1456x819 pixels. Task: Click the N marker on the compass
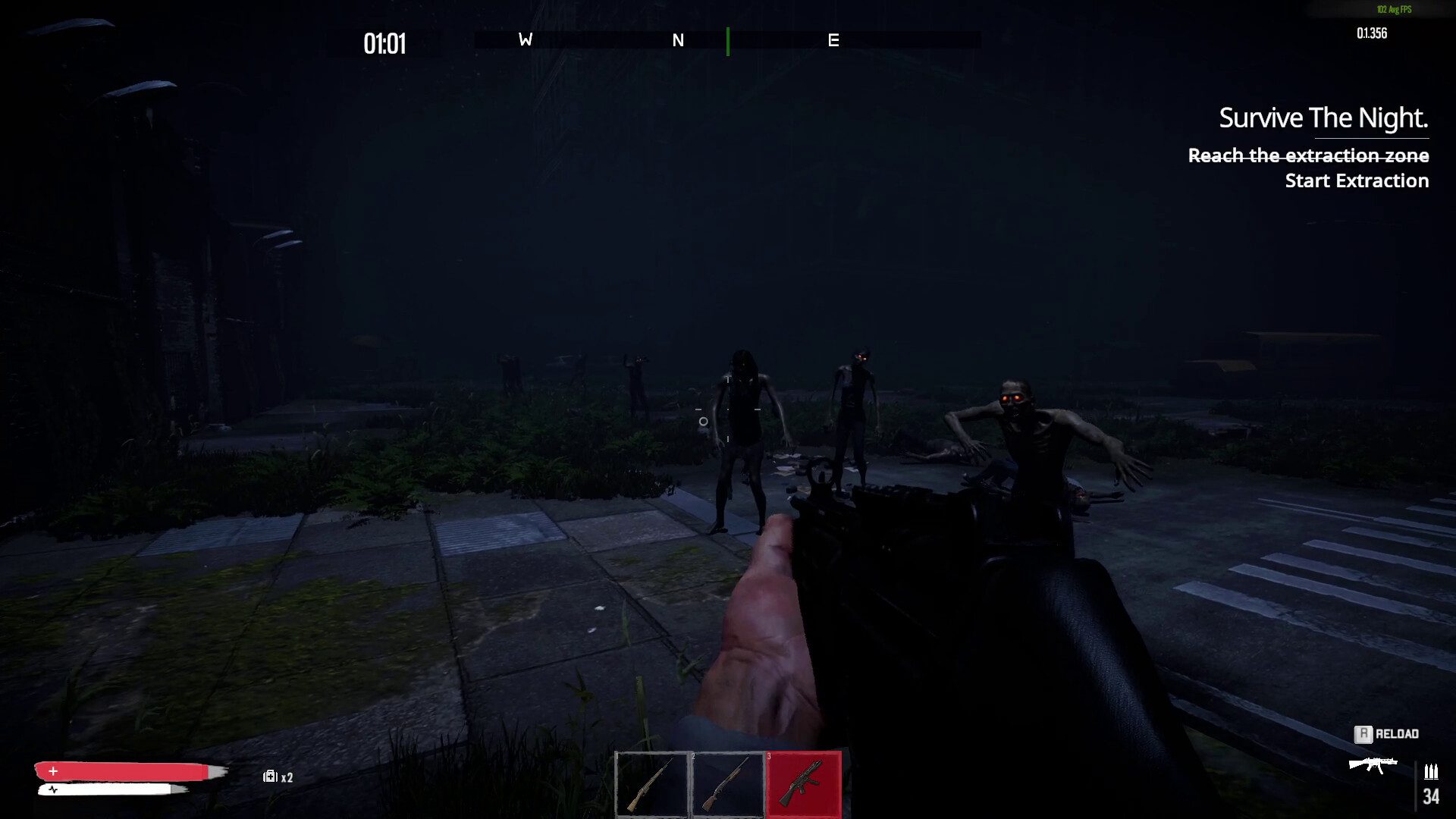tap(679, 41)
